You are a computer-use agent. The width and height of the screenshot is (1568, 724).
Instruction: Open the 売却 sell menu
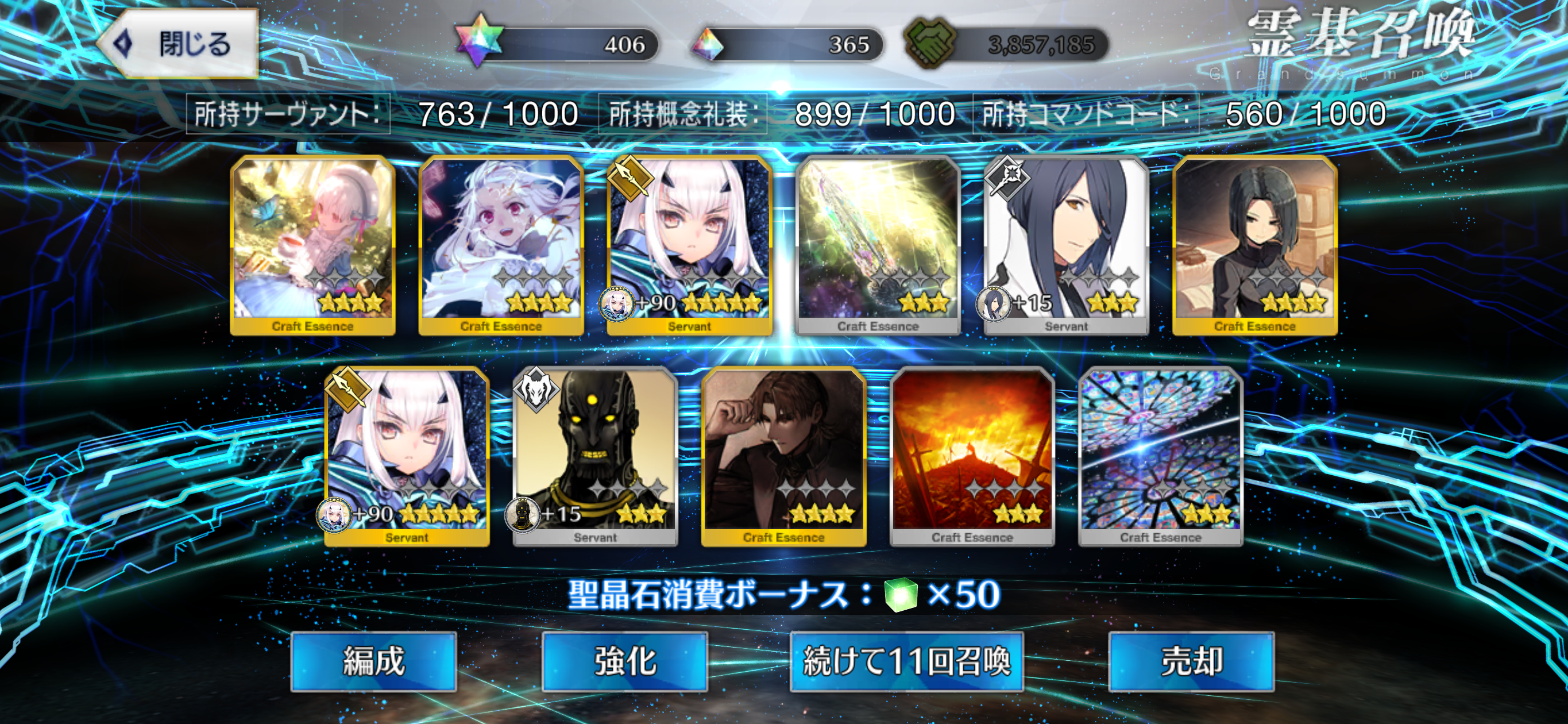click(1191, 661)
